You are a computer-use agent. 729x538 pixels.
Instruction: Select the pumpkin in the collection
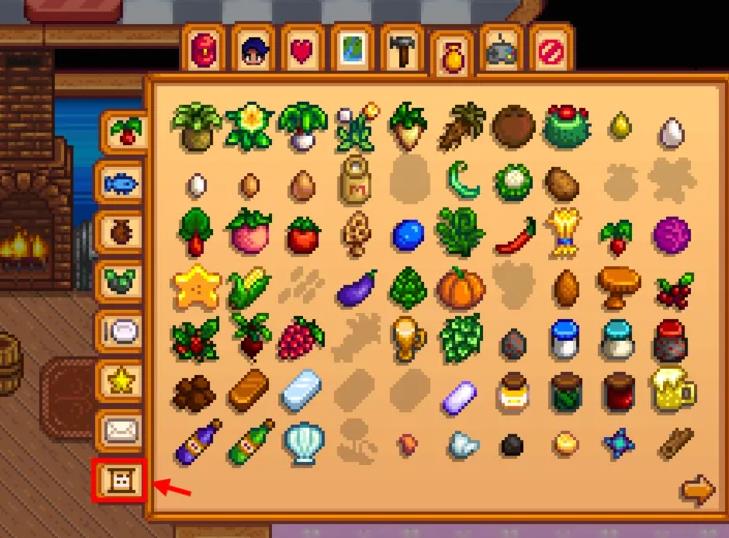pyautogui.click(x=460, y=288)
